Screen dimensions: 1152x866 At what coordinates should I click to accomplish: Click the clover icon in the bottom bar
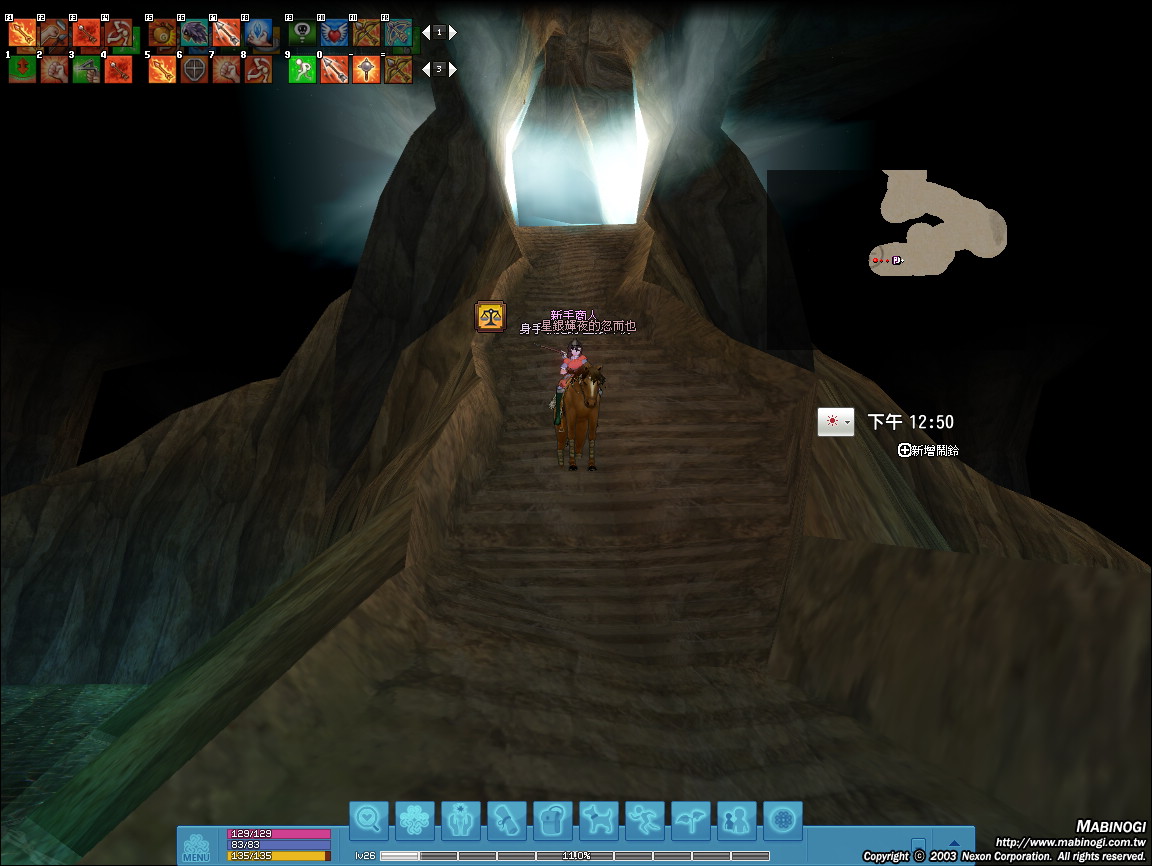[415, 820]
